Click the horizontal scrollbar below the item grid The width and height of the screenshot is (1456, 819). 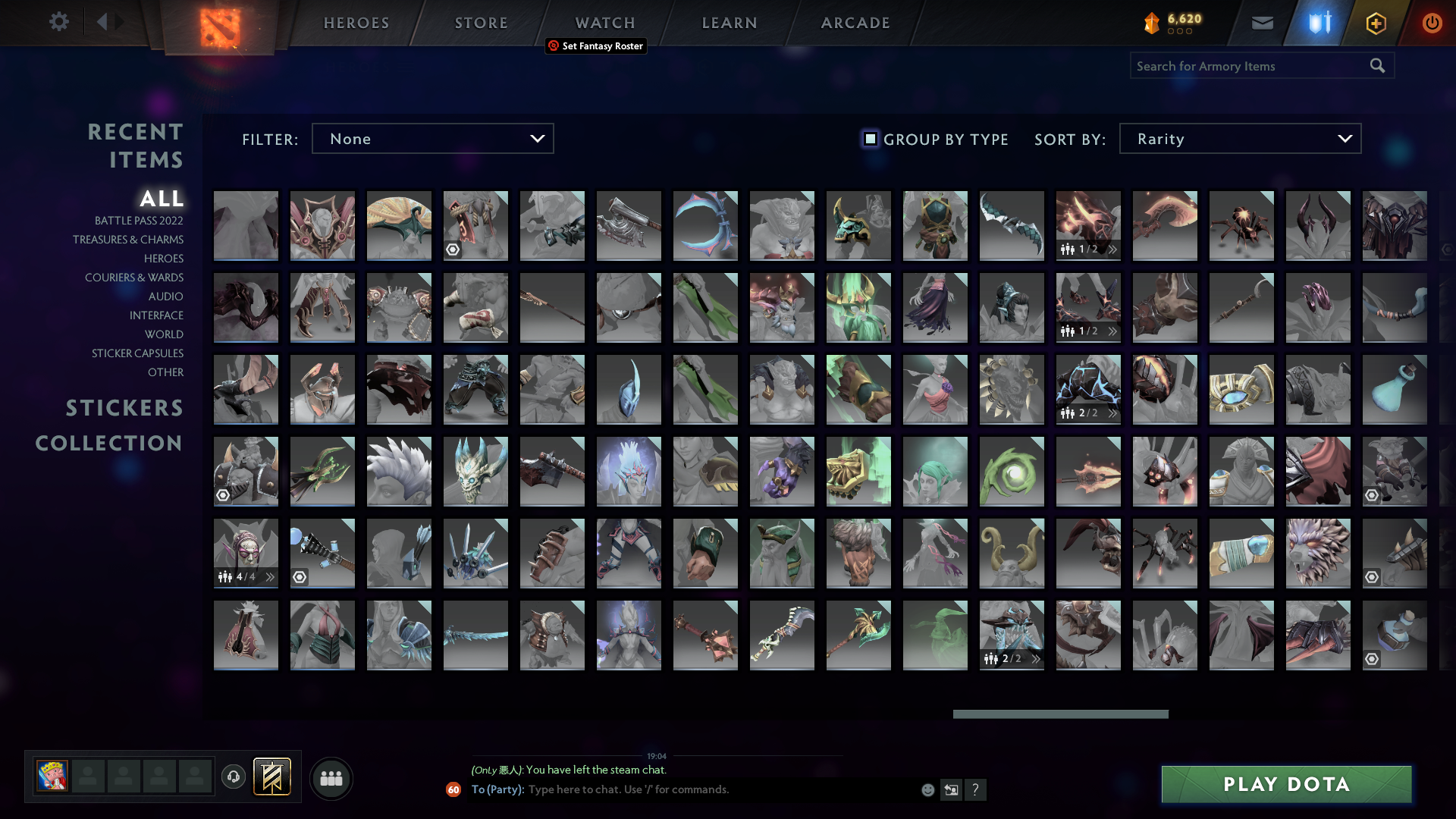click(x=1062, y=714)
